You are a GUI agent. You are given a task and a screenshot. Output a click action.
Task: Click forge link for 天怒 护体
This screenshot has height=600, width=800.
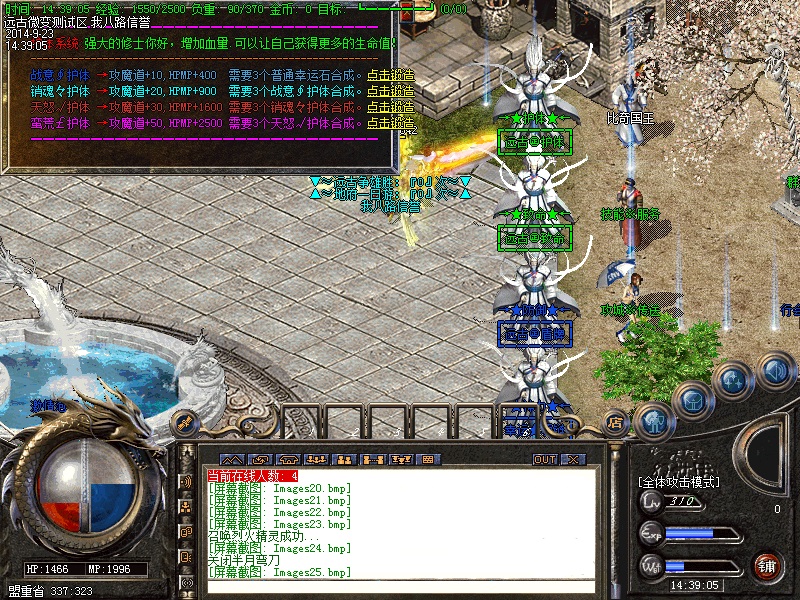(390, 107)
